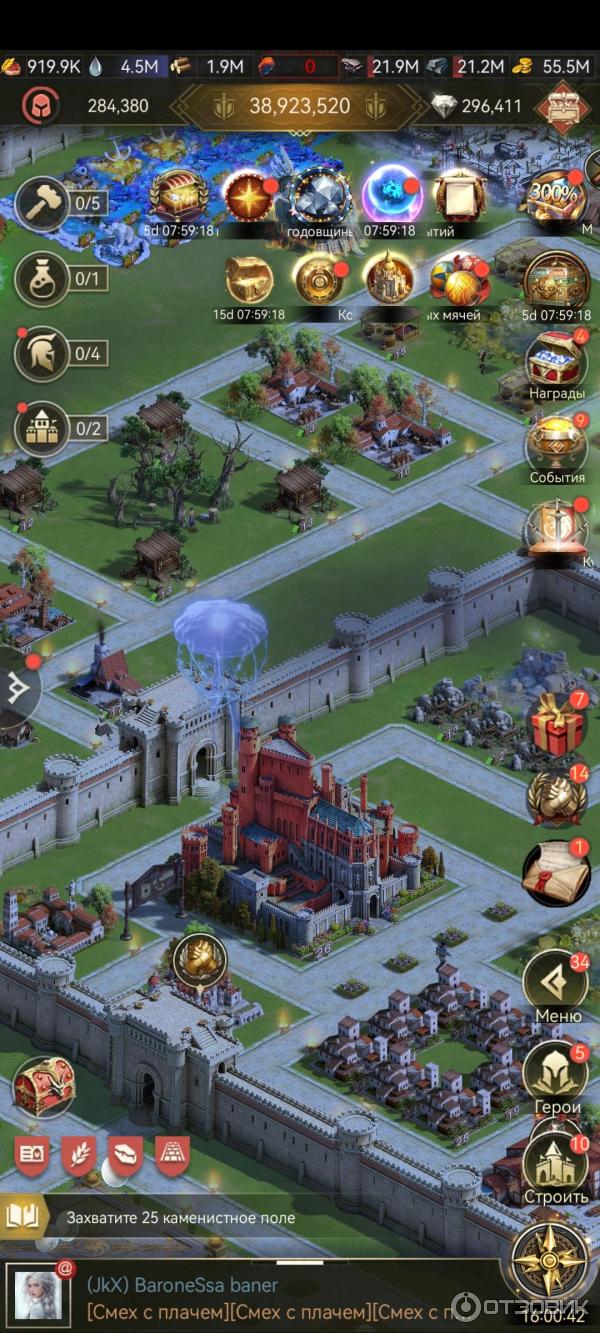Select the potion flask research queue

43,278
